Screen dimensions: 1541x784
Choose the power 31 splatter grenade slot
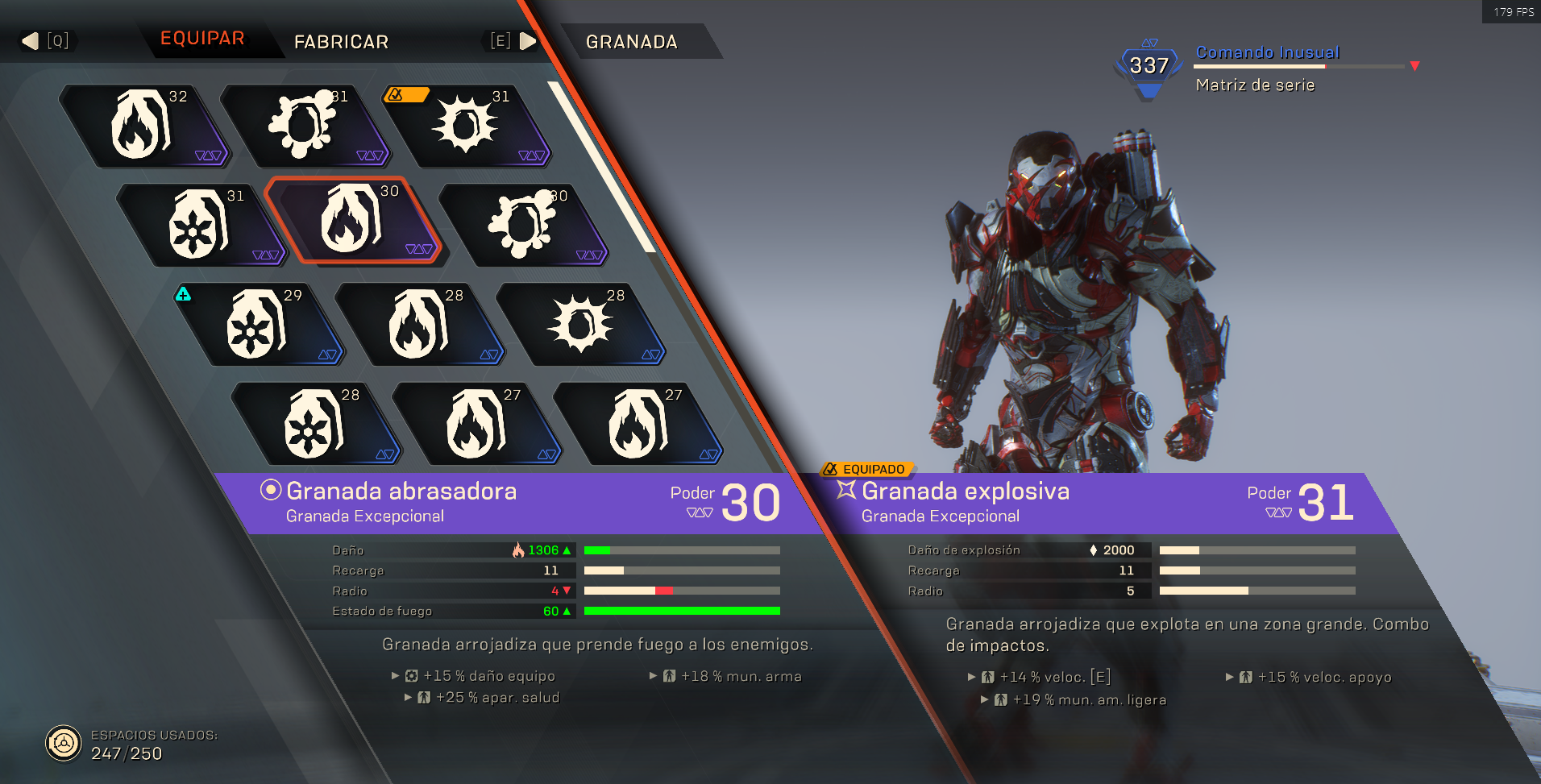click(305, 125)
